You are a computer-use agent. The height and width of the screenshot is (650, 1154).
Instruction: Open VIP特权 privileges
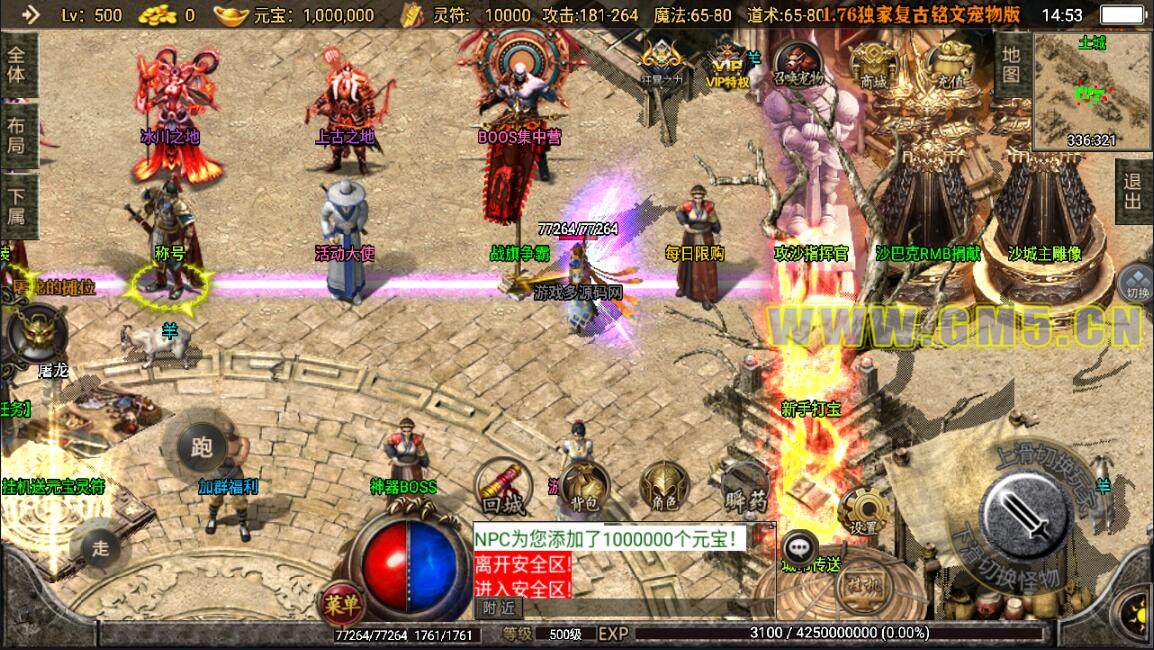pyautogui.click(x=727, y=66)
